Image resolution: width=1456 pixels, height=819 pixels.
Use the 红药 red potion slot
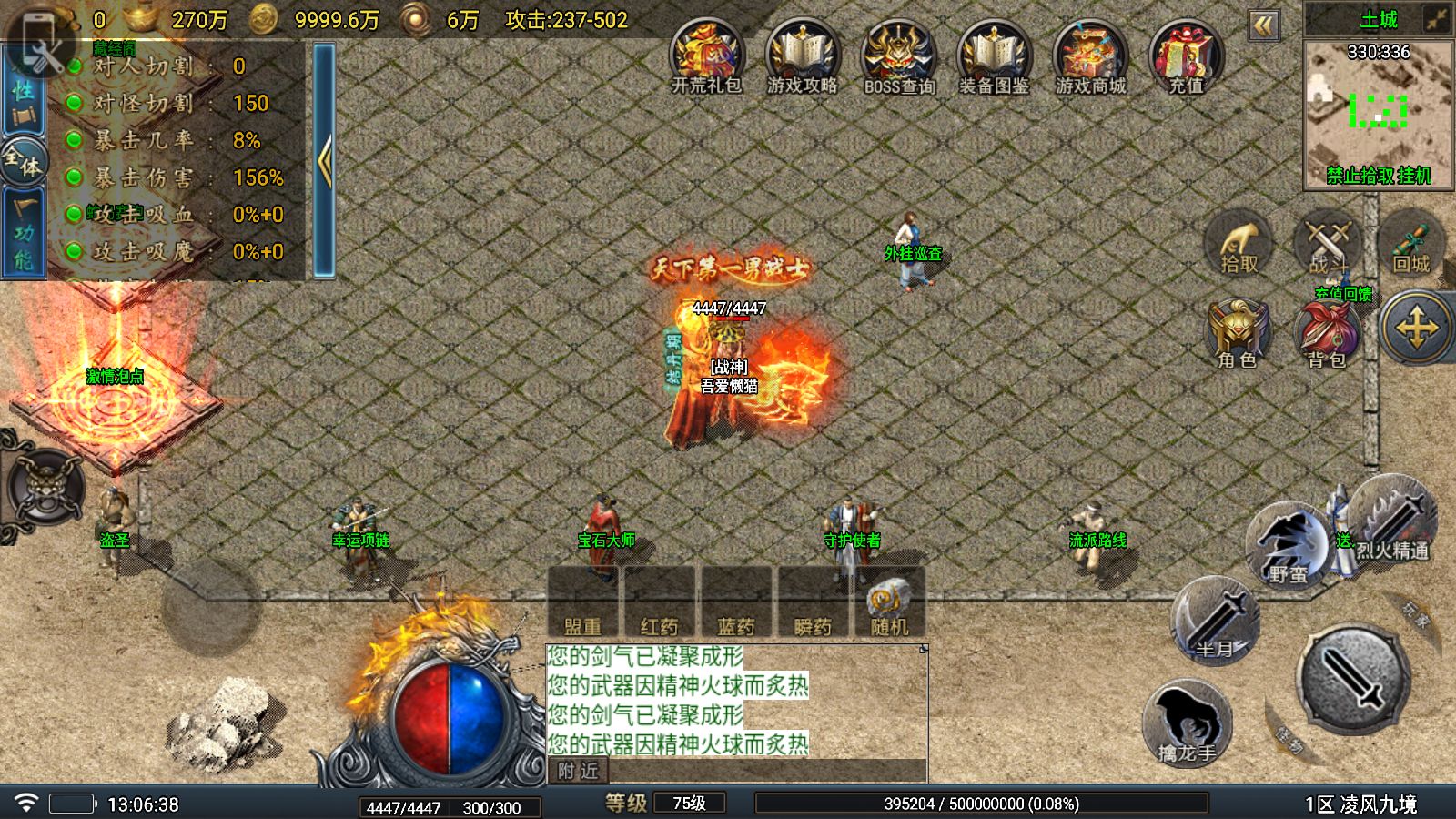659,602
